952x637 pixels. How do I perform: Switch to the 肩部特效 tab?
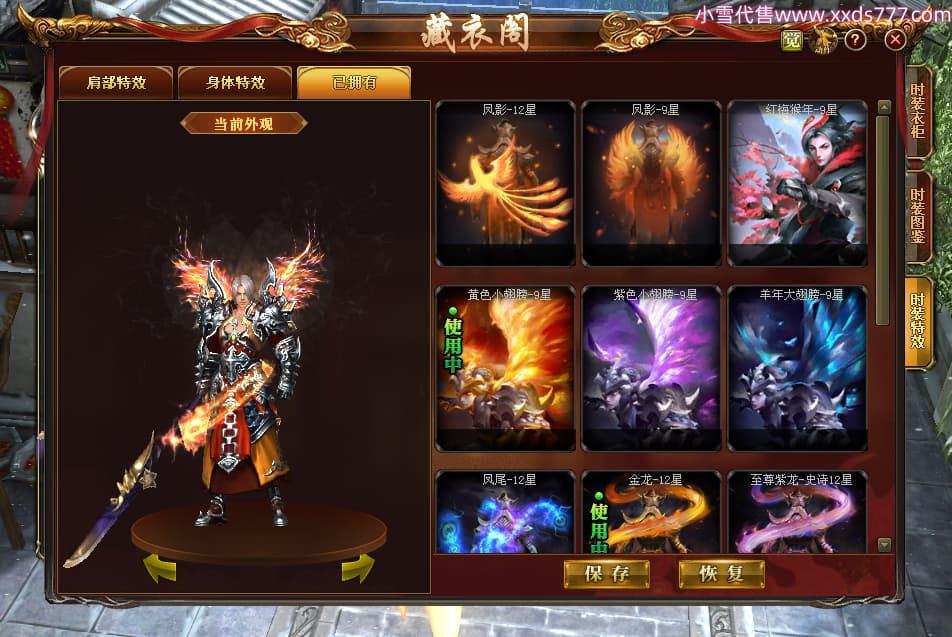point(116,83)
